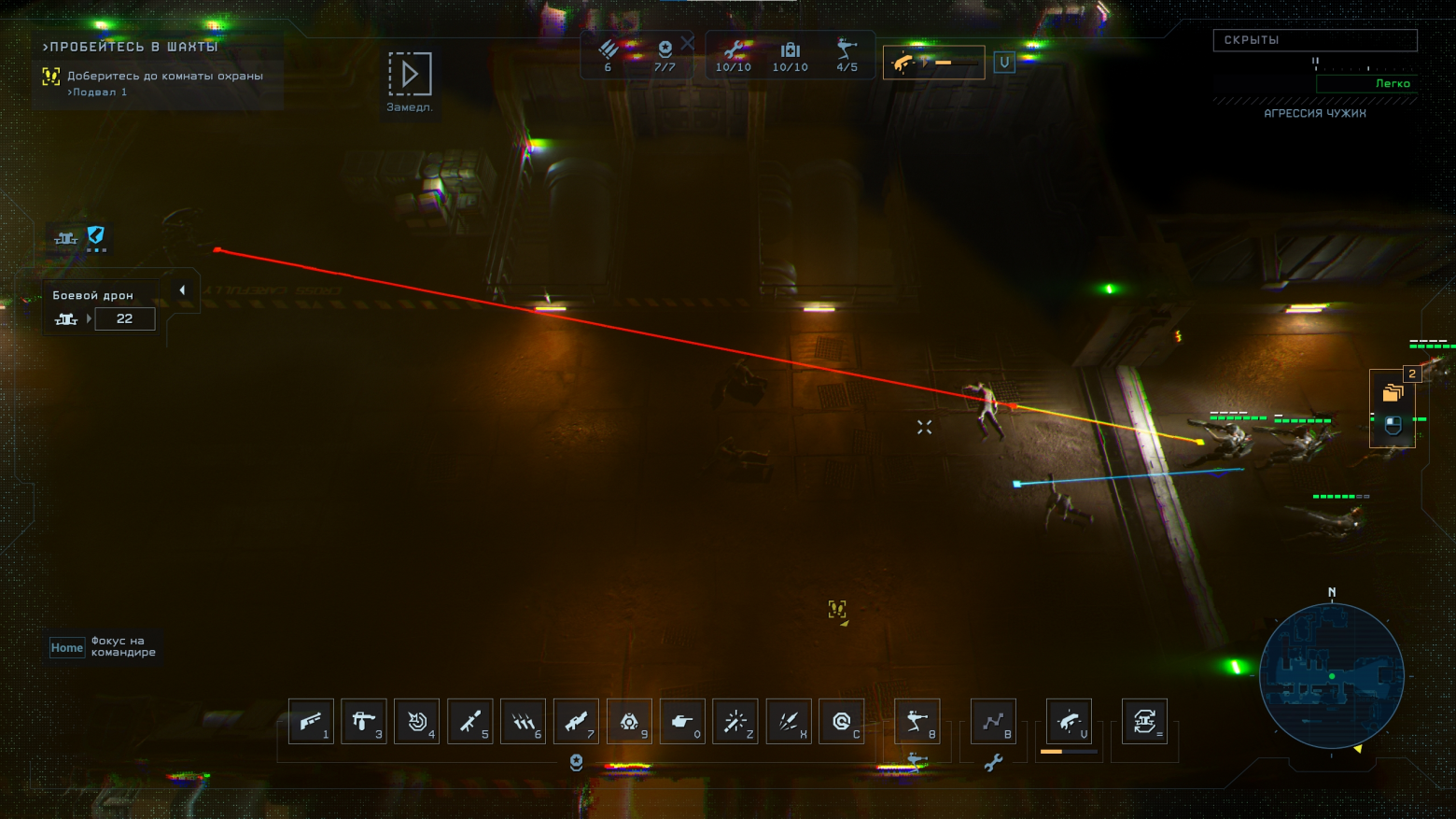The image size is (1456, 819).
Task: Click the Home focus on commander button
Action: 67,647
